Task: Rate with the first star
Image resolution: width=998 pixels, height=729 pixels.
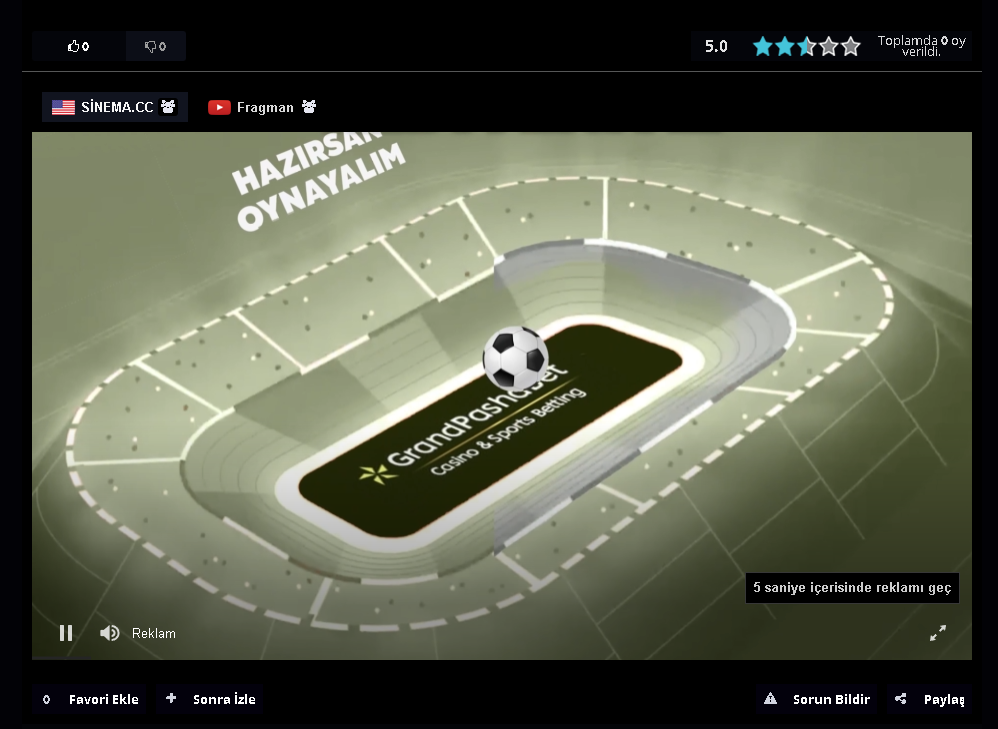Action: tap(763, 46)
